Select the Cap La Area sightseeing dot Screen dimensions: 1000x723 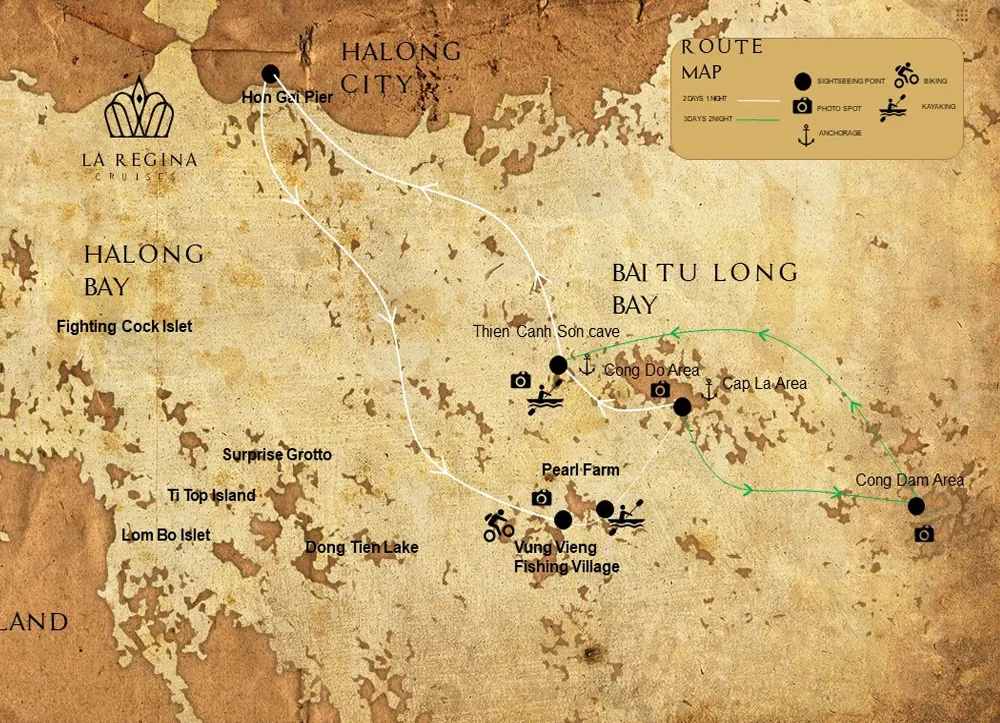(682, 407)
